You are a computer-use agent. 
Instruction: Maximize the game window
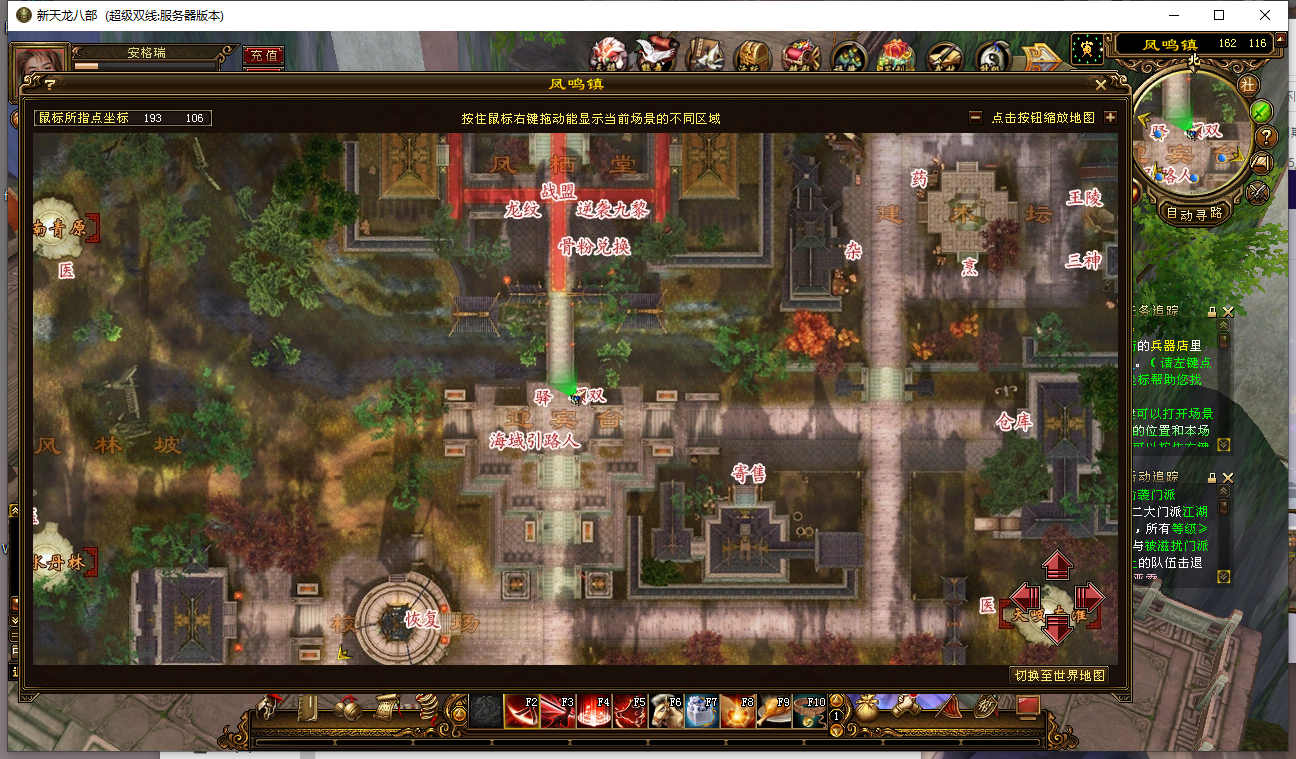click(x=1219, y=15)
